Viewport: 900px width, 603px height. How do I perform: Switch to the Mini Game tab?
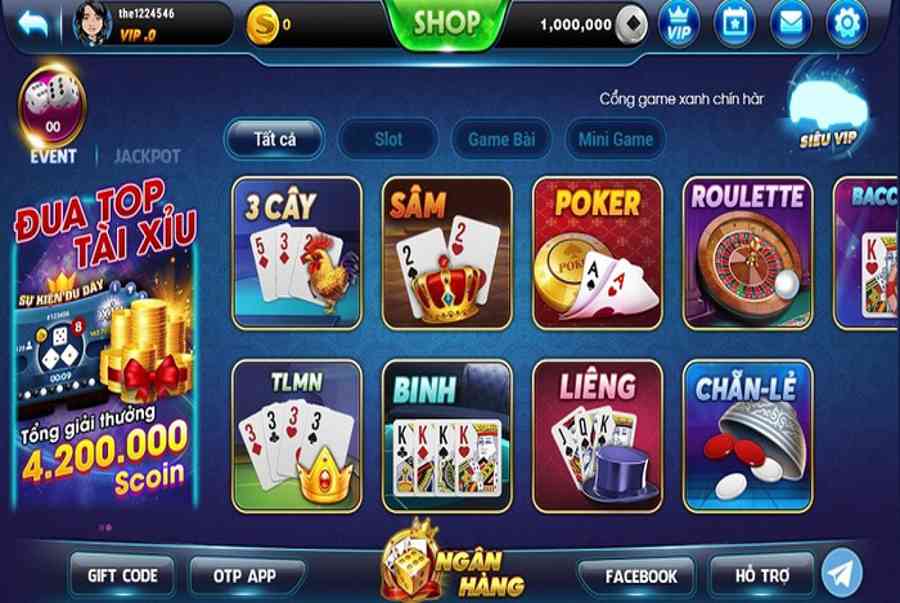pyautogui.click(x=616, y=139)
